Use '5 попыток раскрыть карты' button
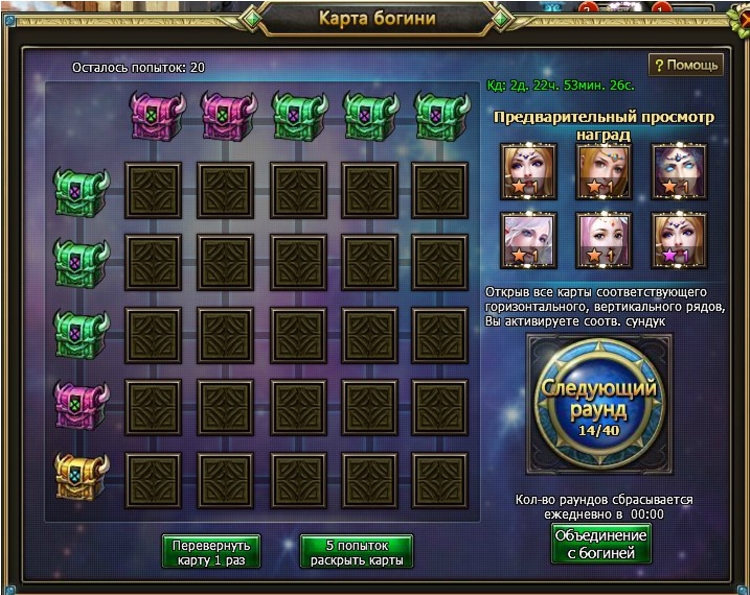Image resolution: width=750 pixels, height=595 pixels. pos(356,552)
